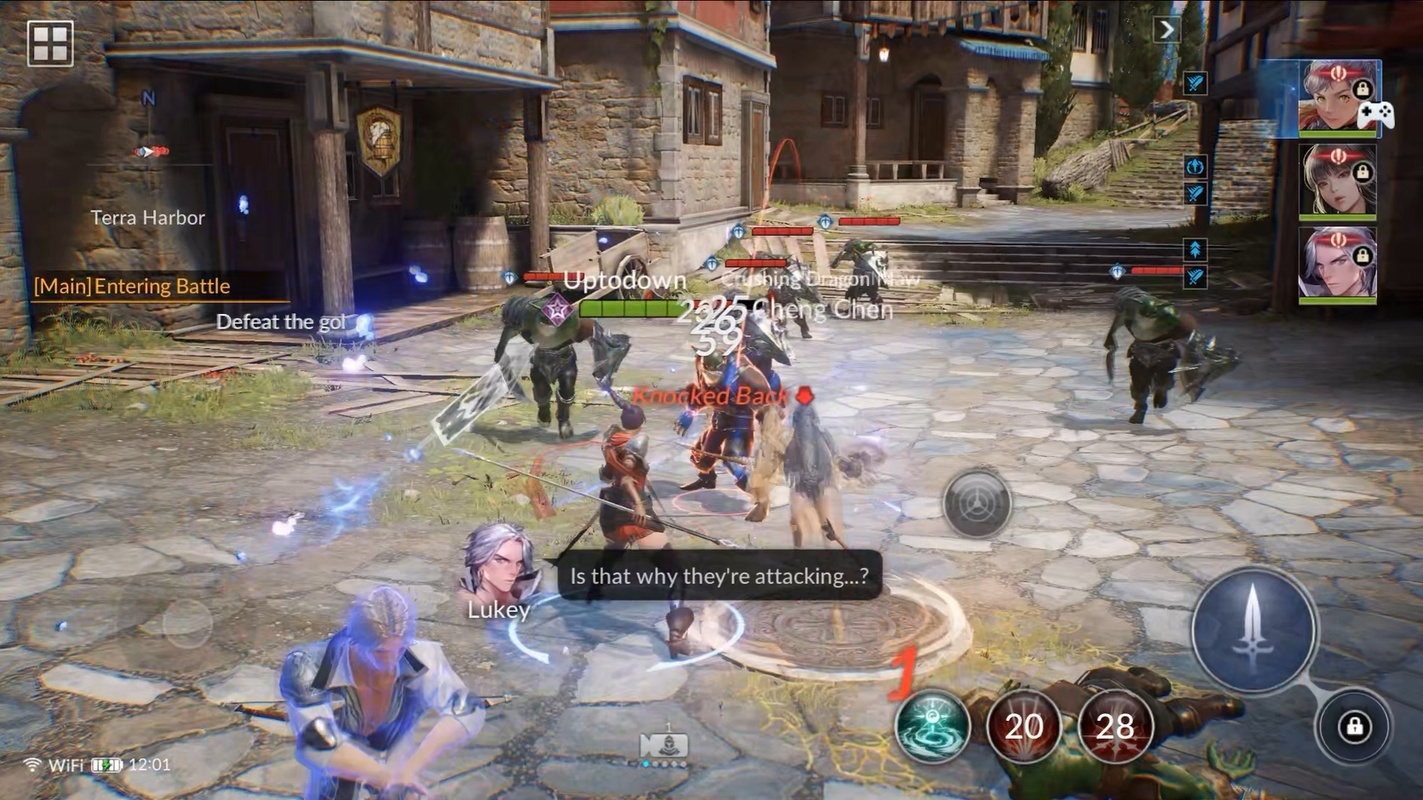Tap the round padlock button beside the sword
The image size is (1423, 800).
[x=1354, y=727]
